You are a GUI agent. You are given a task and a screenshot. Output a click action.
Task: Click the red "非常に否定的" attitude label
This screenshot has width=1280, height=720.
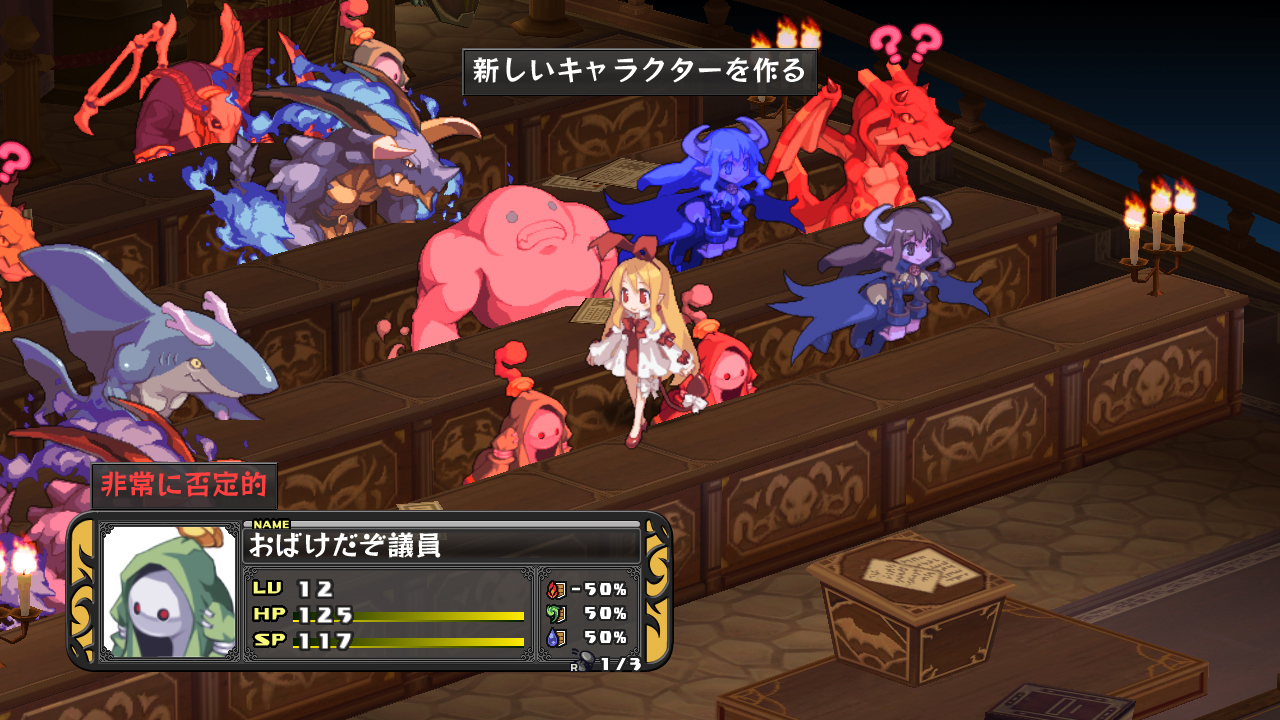(x=184, y=486)
